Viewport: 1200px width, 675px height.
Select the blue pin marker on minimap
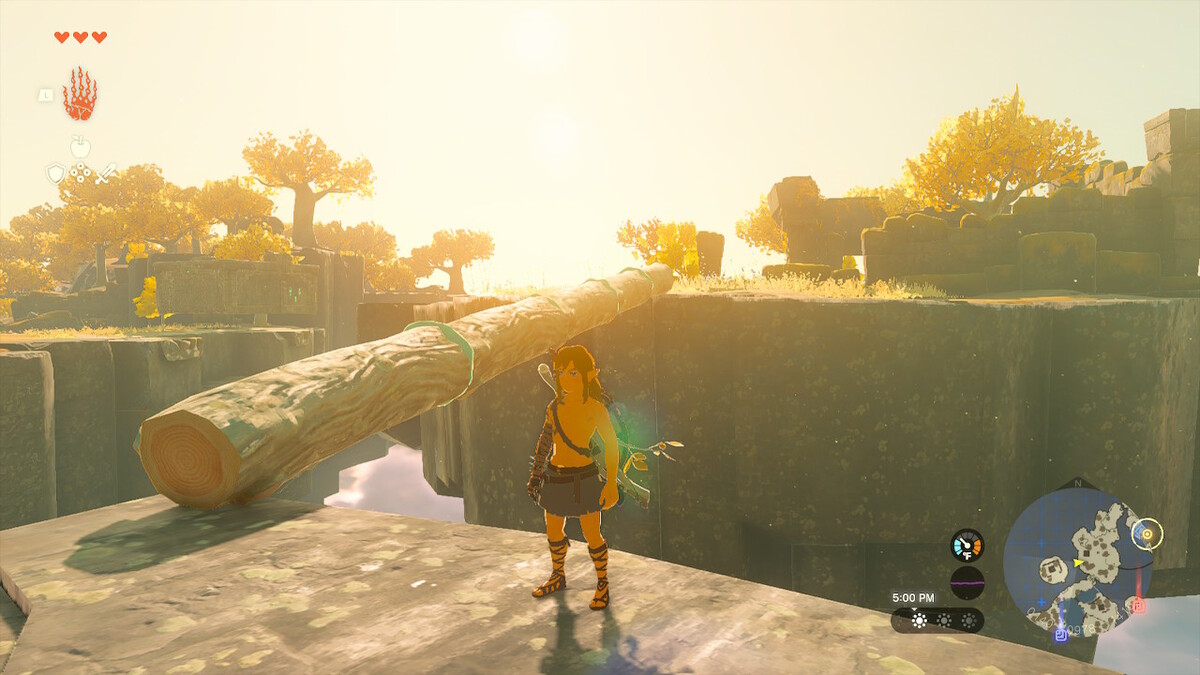point(1060,633)
